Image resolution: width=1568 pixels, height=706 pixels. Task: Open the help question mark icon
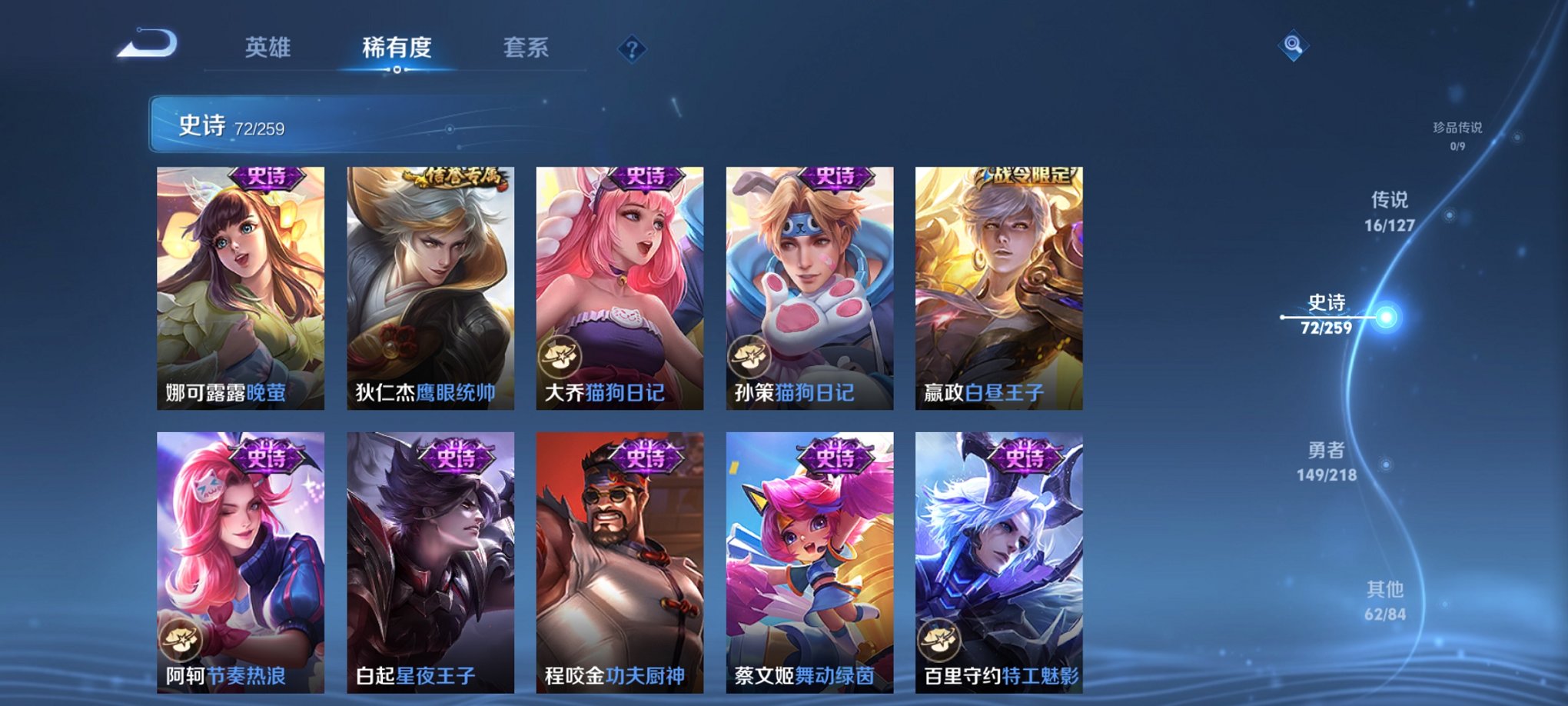(x=632, y=49)
